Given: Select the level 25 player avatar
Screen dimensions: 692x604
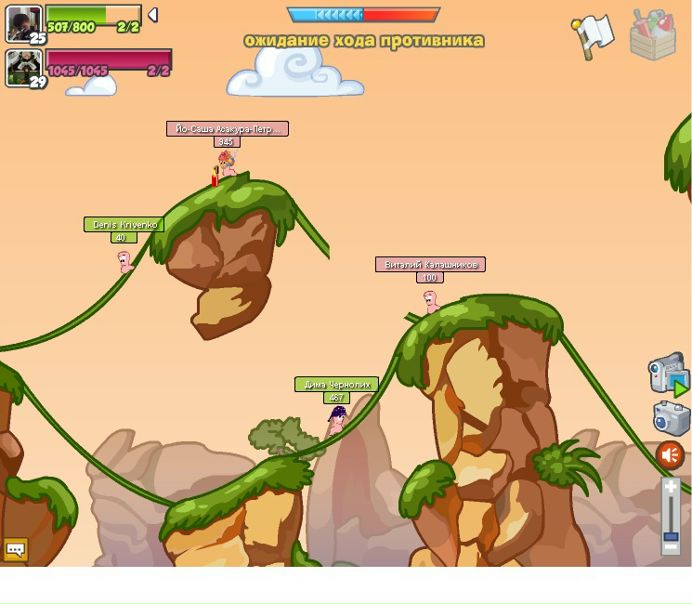Looking at the screenshot, I should click(x=24, y=24).
